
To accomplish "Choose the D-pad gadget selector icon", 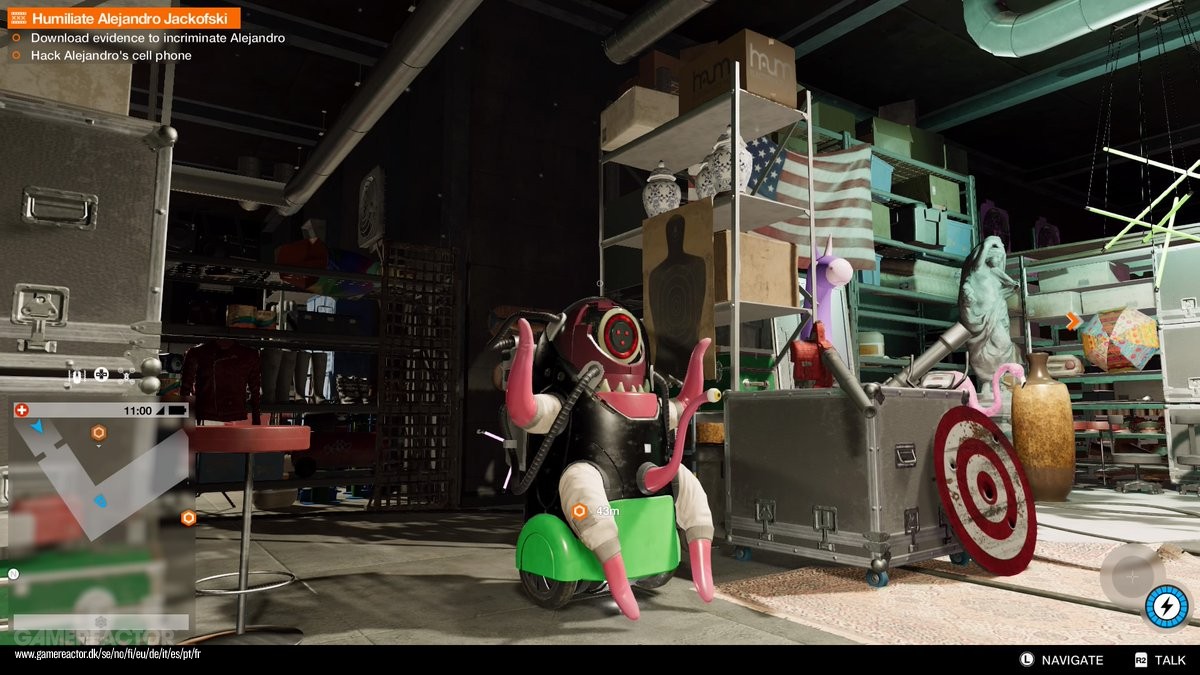I will click(x=101, y=376).
